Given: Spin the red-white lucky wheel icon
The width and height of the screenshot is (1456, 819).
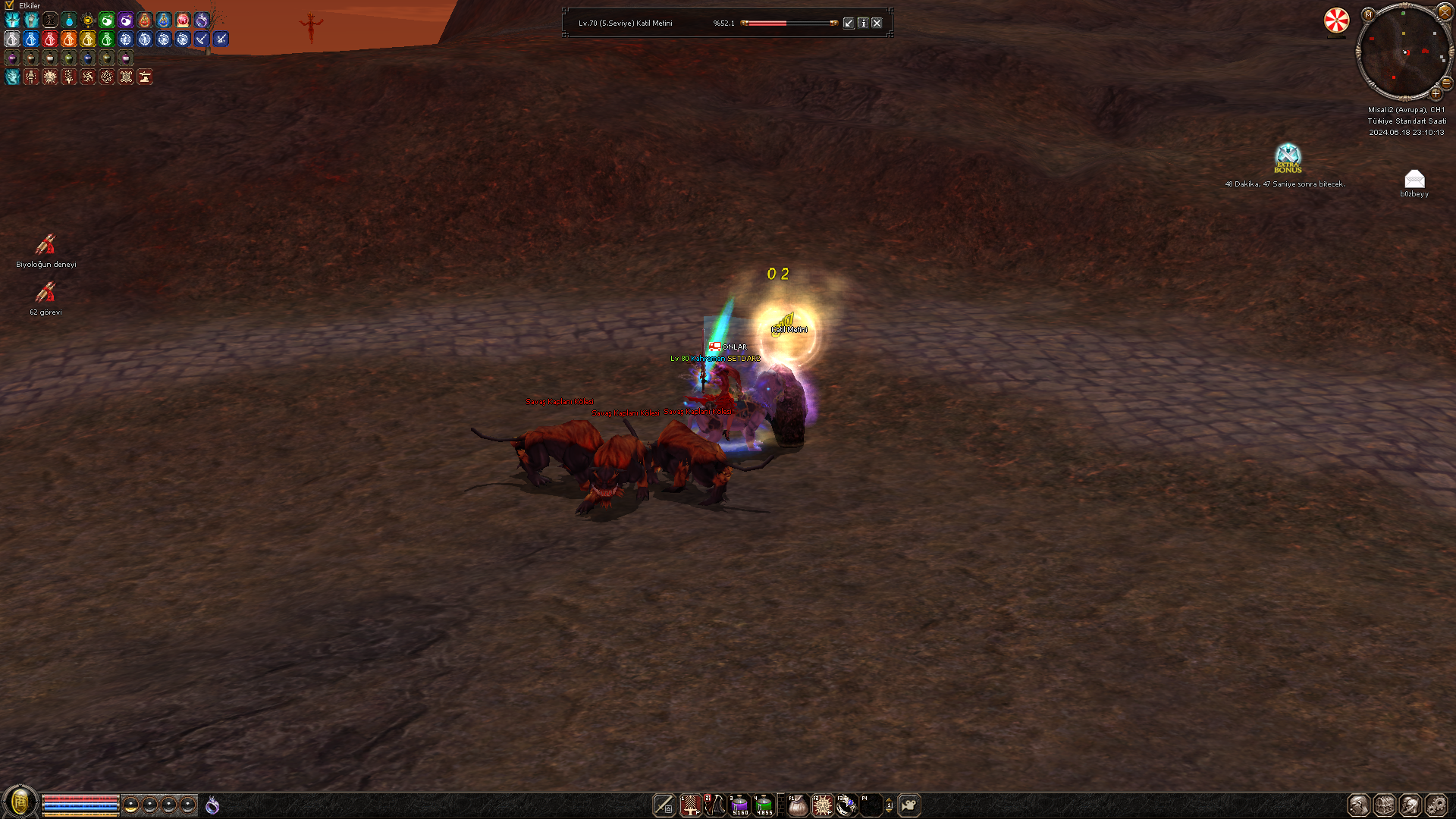Looking at the screenshot, I should click(1336, 20).
